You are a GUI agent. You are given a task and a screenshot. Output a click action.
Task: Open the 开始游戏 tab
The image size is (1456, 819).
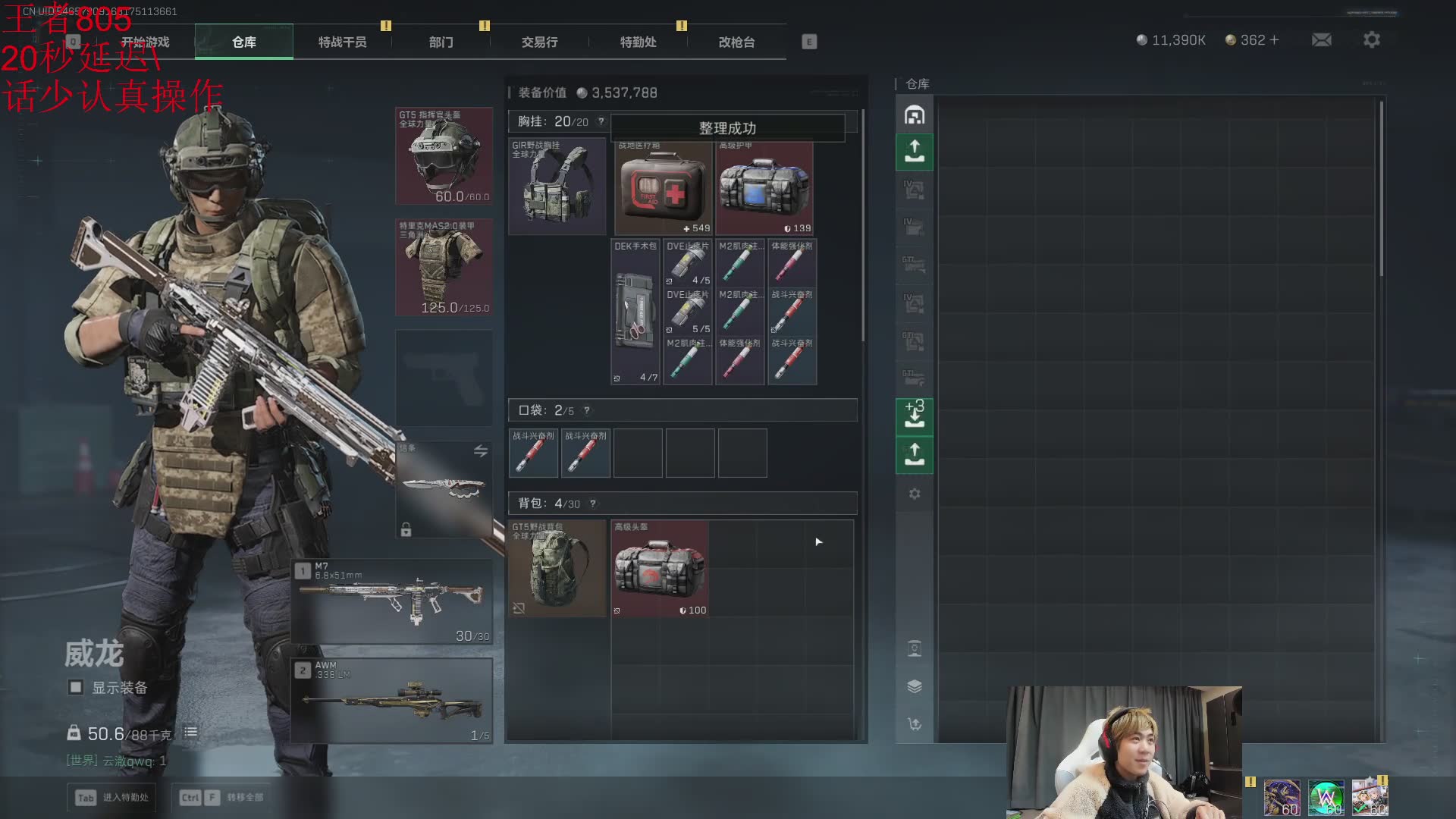[145, 42]
